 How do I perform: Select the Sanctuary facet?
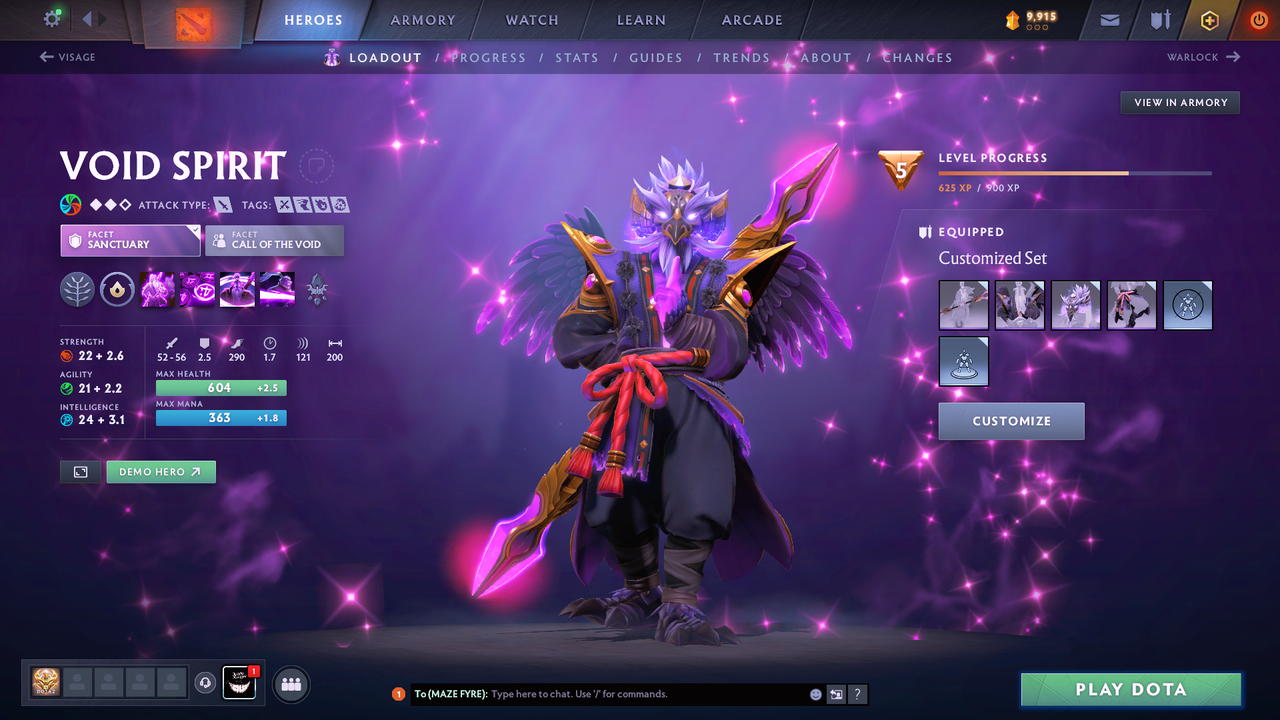130,240
